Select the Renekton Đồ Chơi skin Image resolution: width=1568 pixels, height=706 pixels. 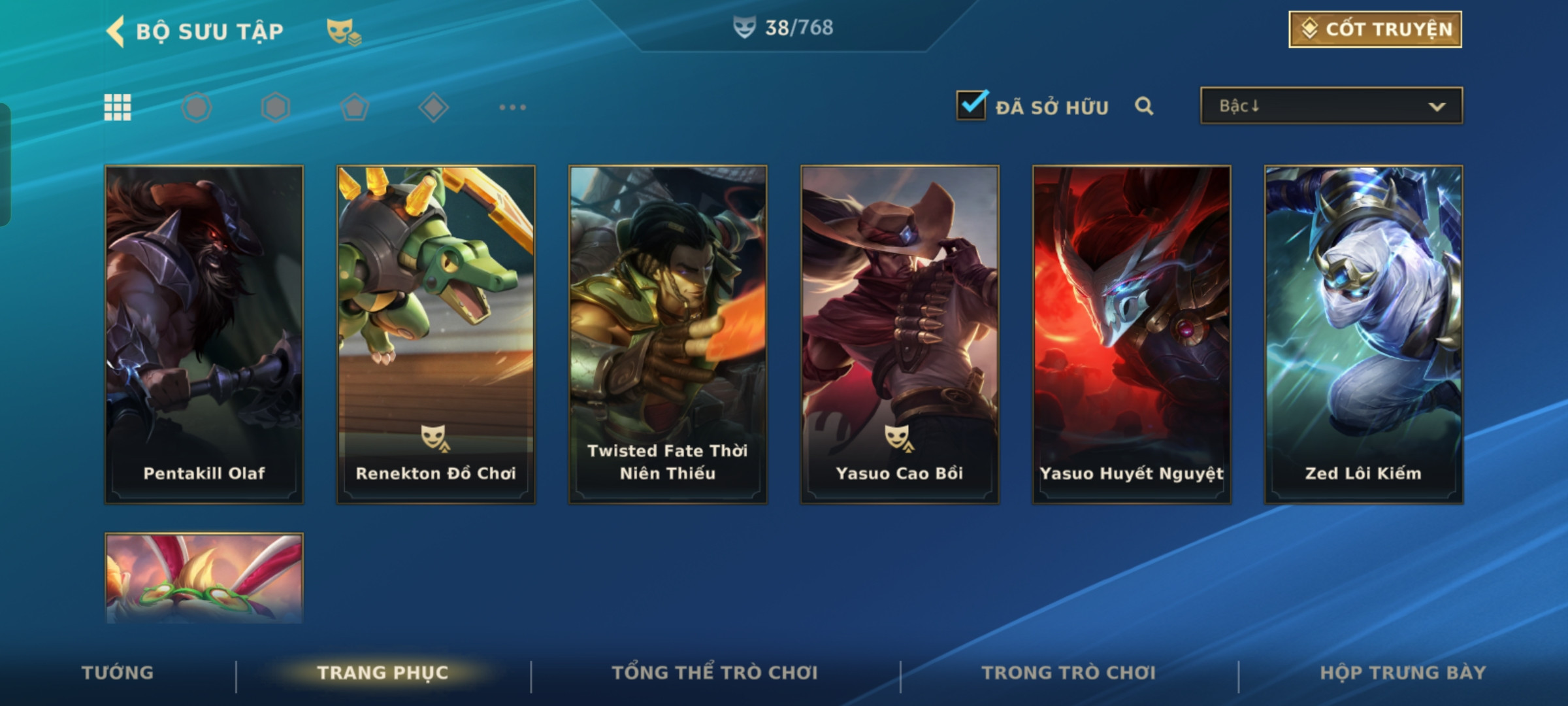(x=436, y=334)
